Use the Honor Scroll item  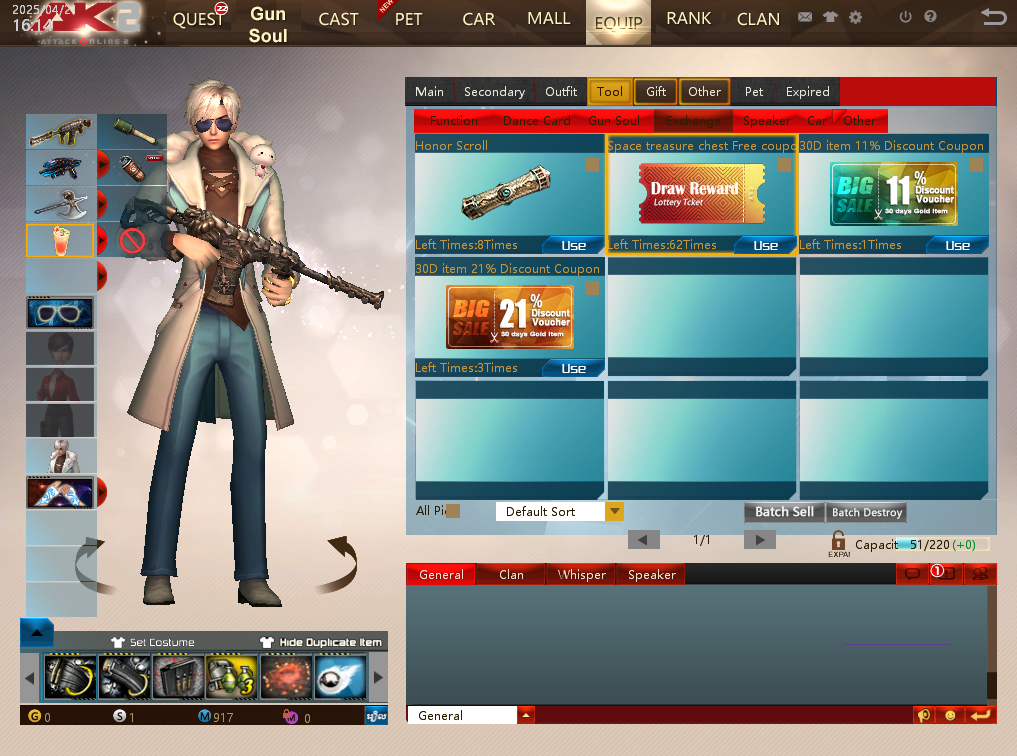click(573, 245)
